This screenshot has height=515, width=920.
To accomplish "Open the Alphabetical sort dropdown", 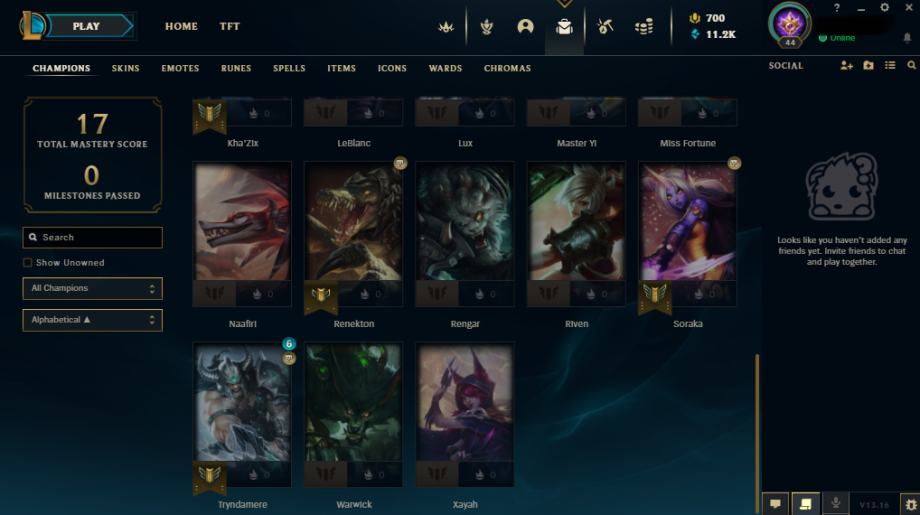I will [x=93, y=320].
